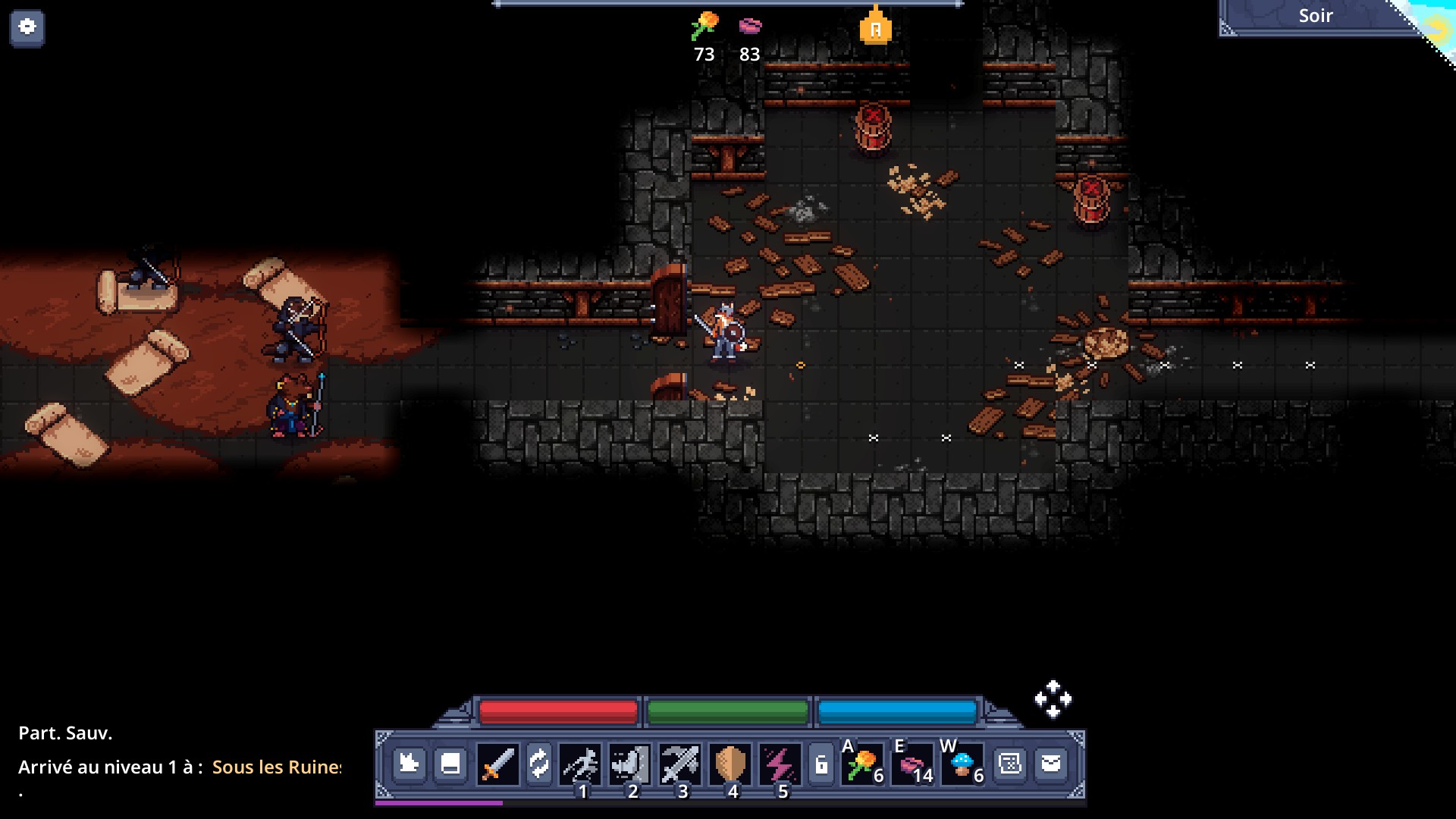Select the sword basic attack slot
Screen dimensions: 1456x819
point(497,764)
